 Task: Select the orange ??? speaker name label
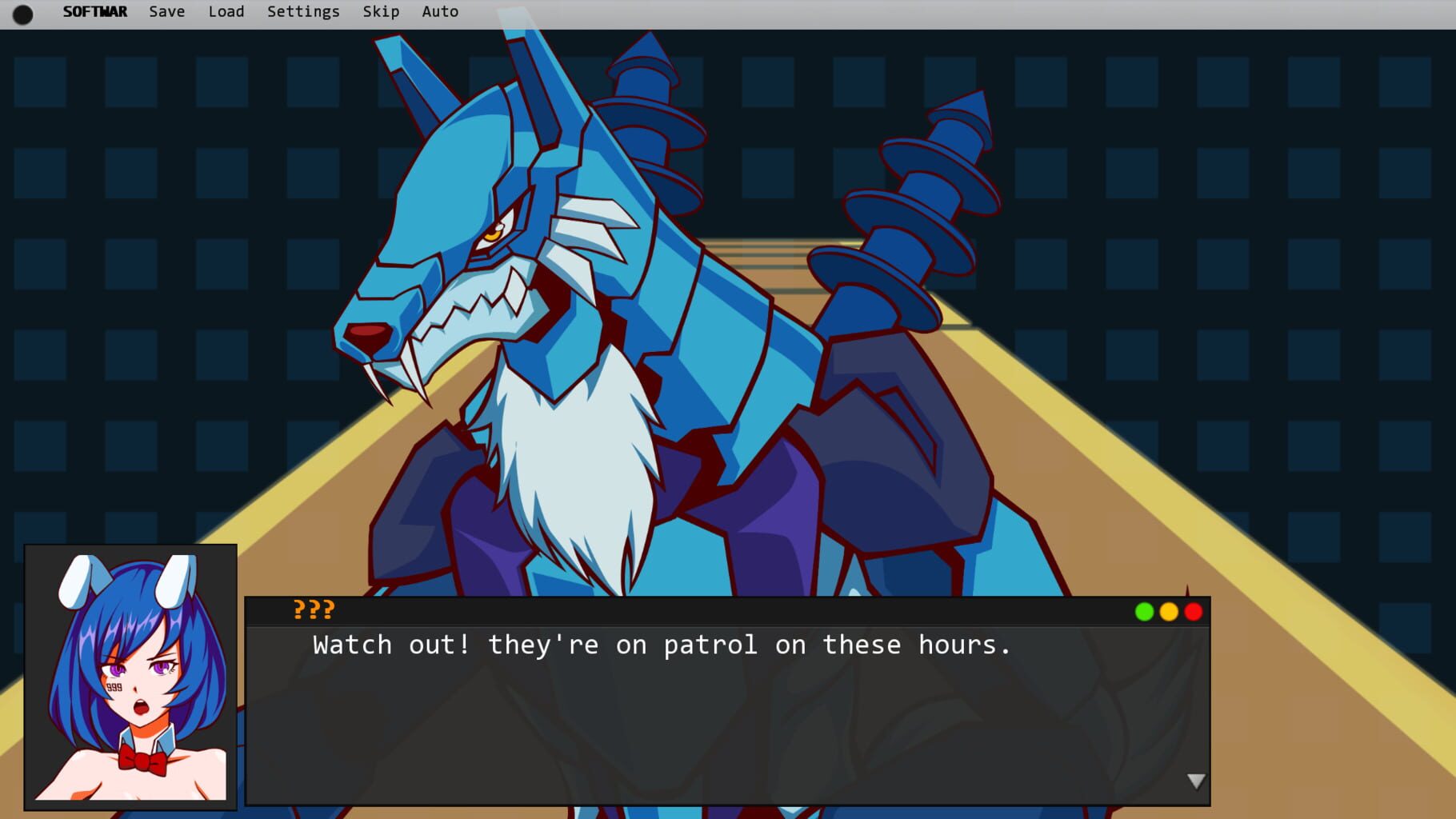click(312, 611)
